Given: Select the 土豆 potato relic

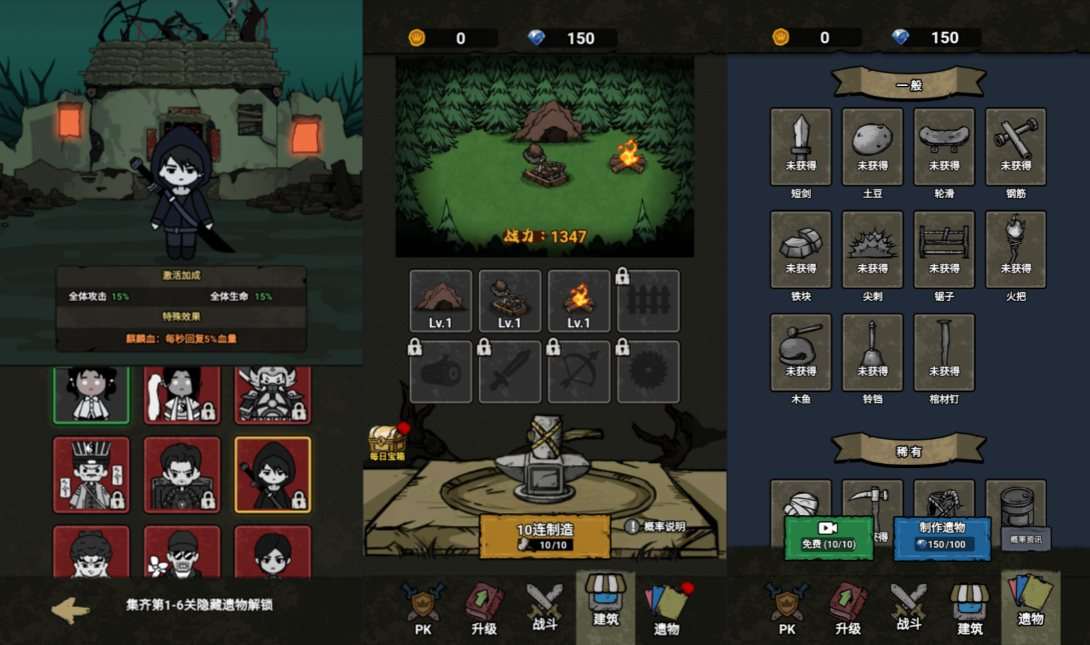Looking at the screenshot, I should 872,146.
